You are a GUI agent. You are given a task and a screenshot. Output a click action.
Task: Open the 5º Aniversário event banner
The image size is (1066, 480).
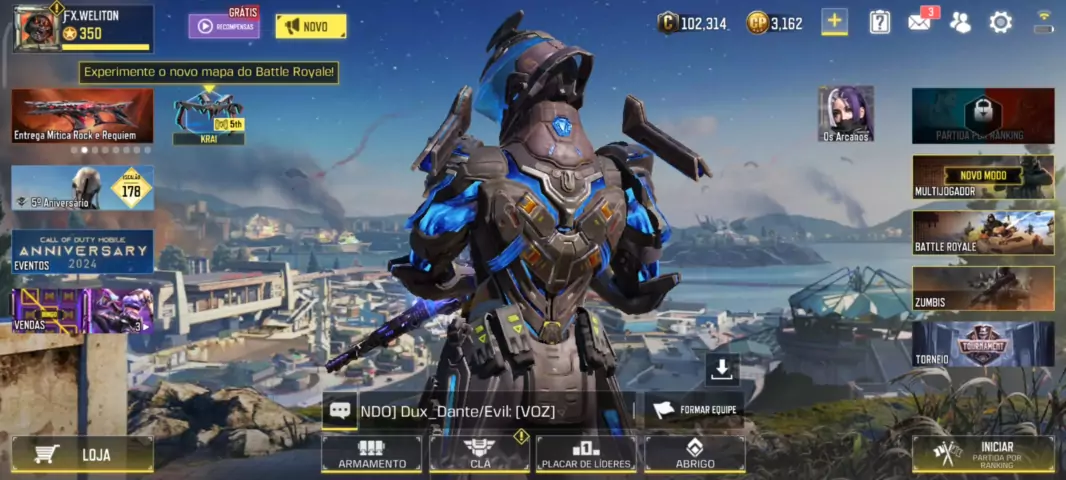(x=83, y=188)
